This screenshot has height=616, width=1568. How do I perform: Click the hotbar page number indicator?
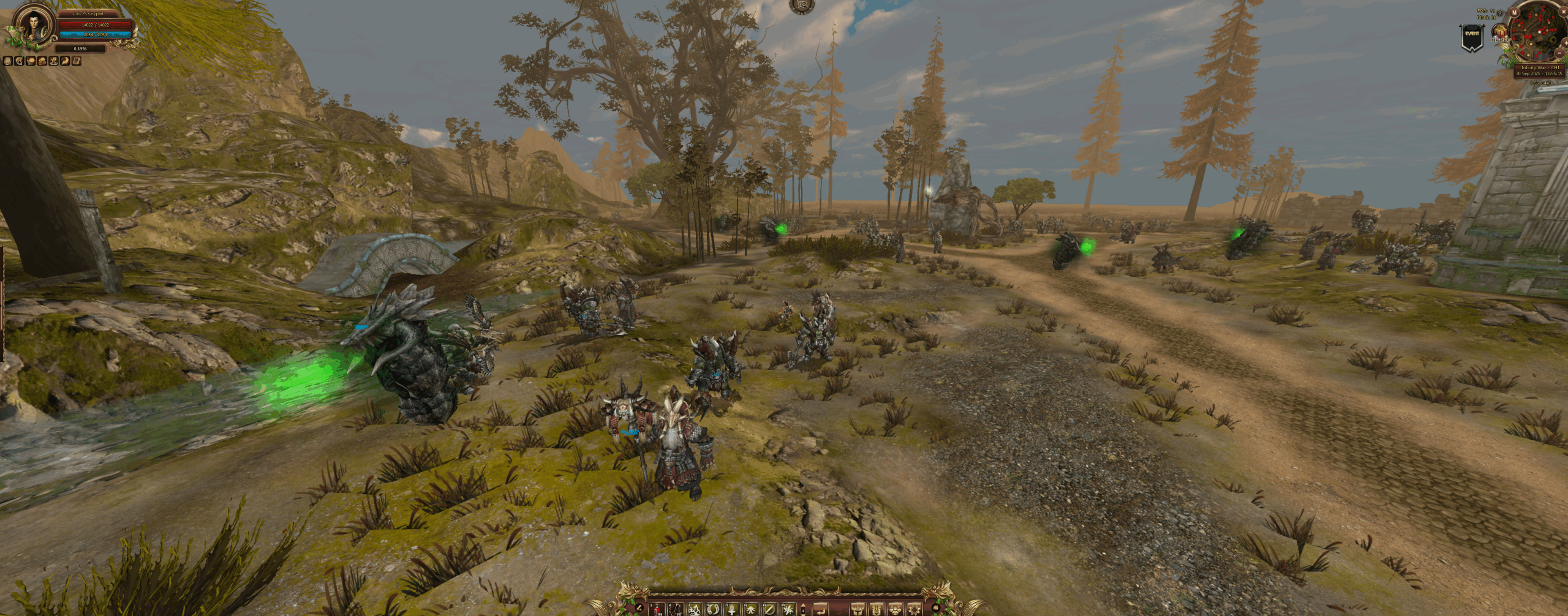803,610
